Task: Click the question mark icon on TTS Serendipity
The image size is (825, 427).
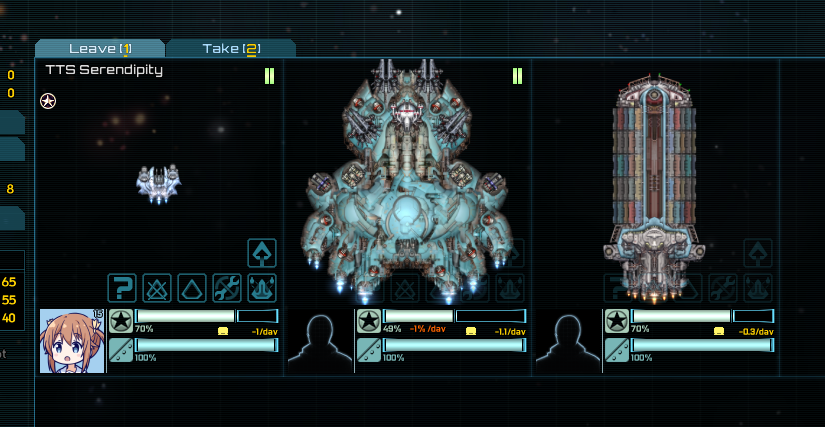Action: click(122, 289)
